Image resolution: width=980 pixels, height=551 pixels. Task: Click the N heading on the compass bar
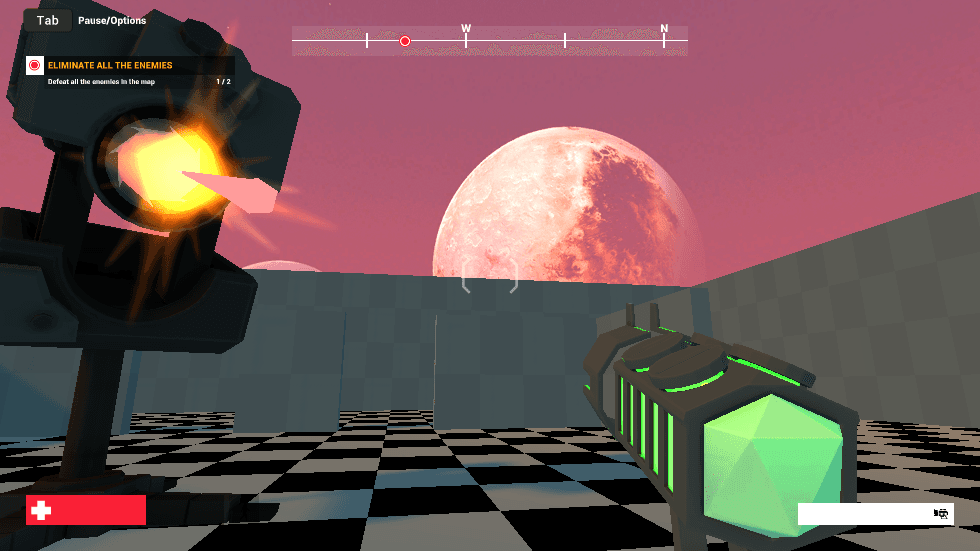664,29
